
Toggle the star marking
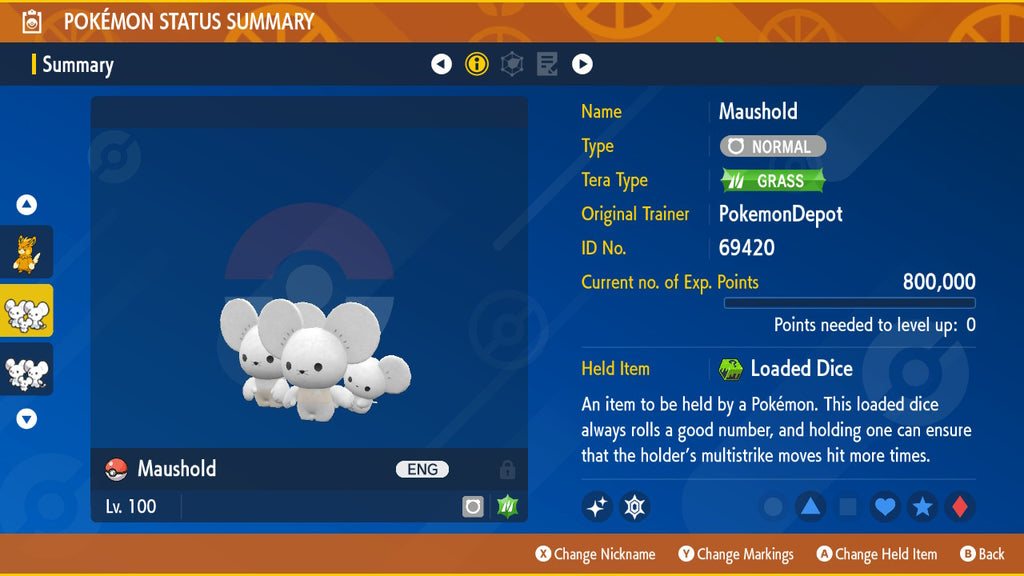pyautogui.click(x=922, y=507)
